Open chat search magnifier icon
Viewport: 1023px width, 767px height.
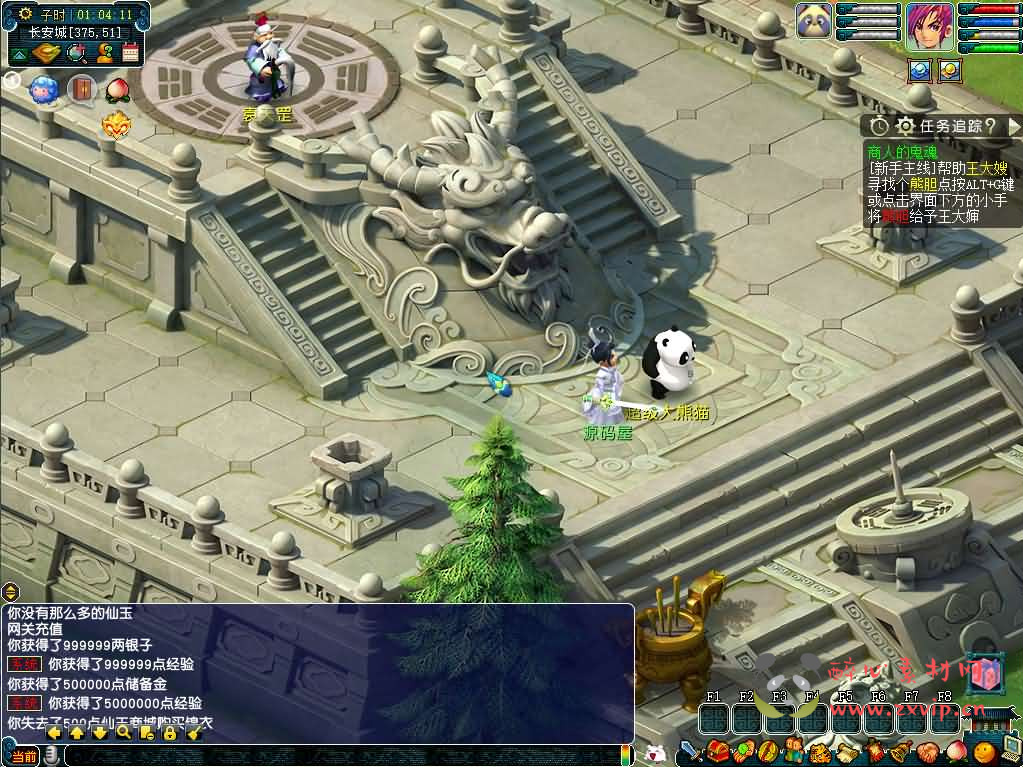pos(123,733)
